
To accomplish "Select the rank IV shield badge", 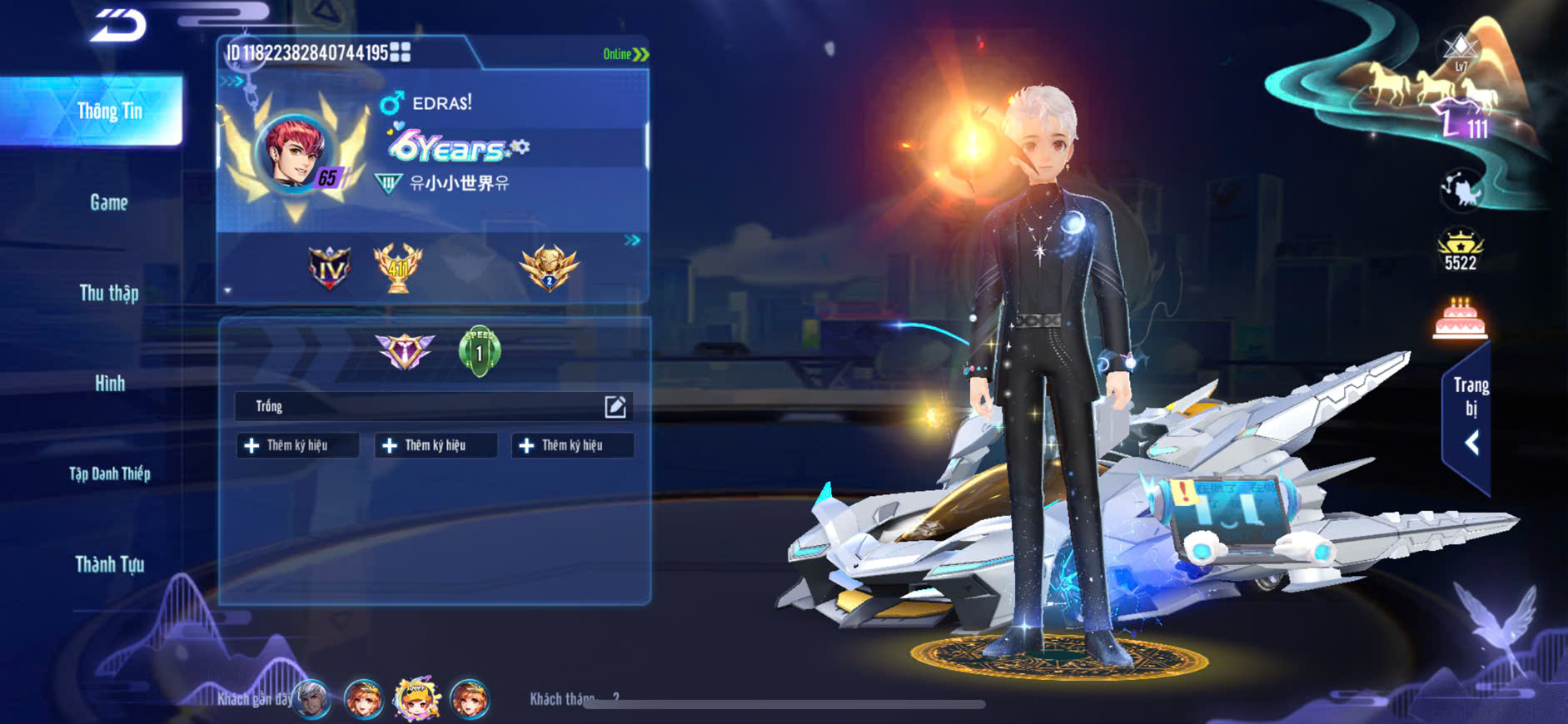I will [330, 268].
